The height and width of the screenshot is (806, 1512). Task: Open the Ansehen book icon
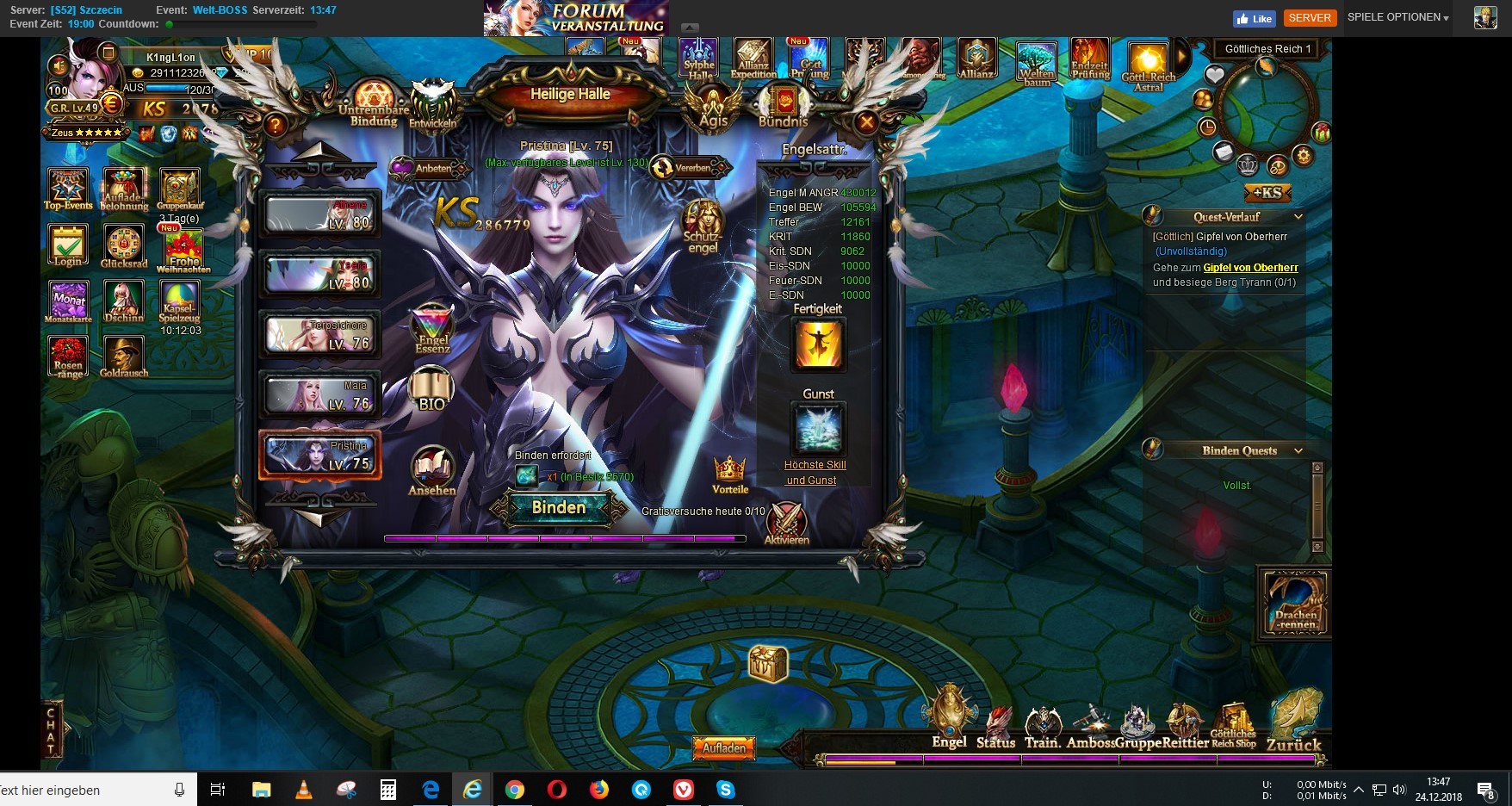click(x=432, y=470)
